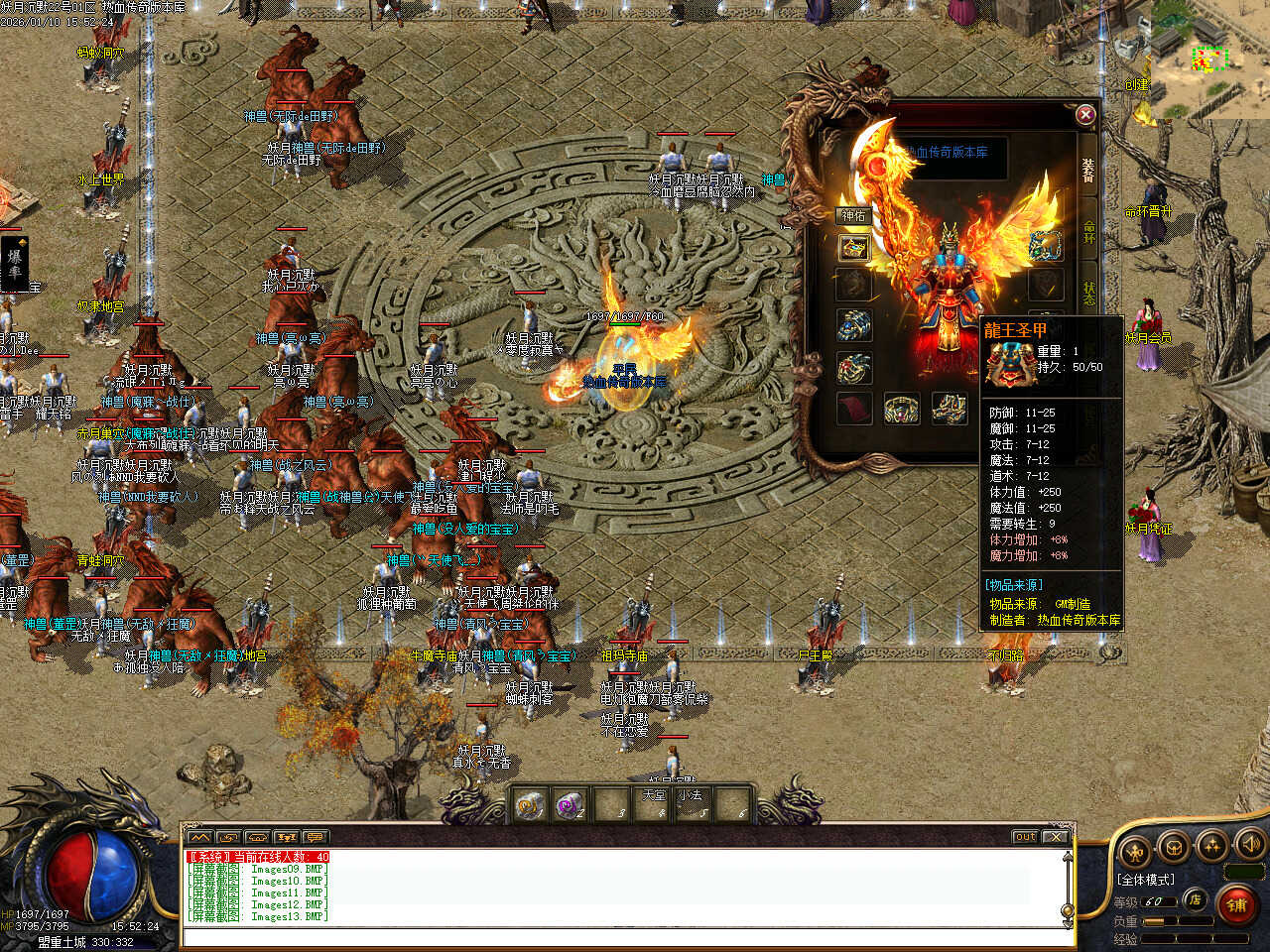
Task: Open the minimap in the top-right corner
Action: coord(1210,58)
